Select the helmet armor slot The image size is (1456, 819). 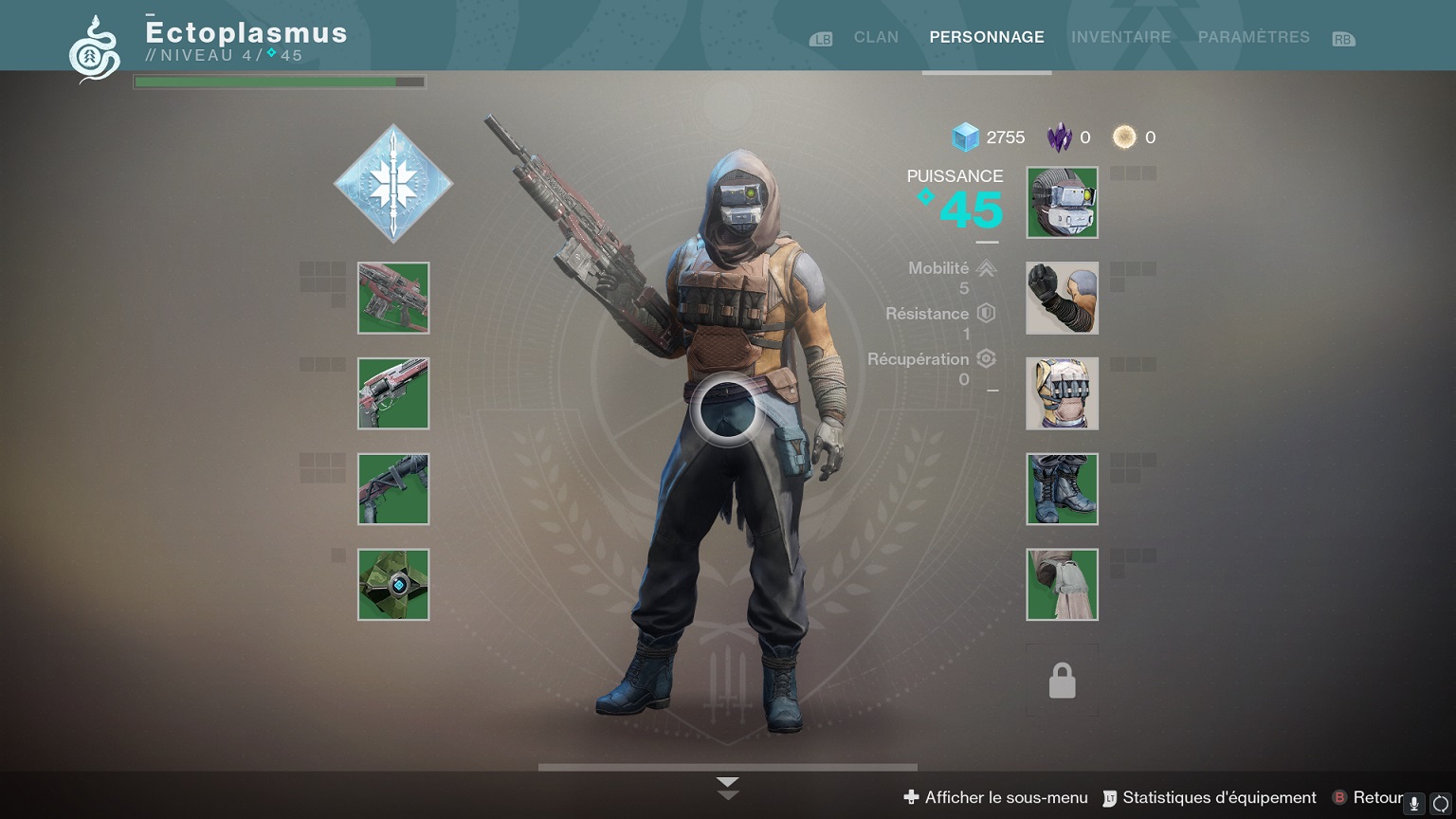point(1062,203)
